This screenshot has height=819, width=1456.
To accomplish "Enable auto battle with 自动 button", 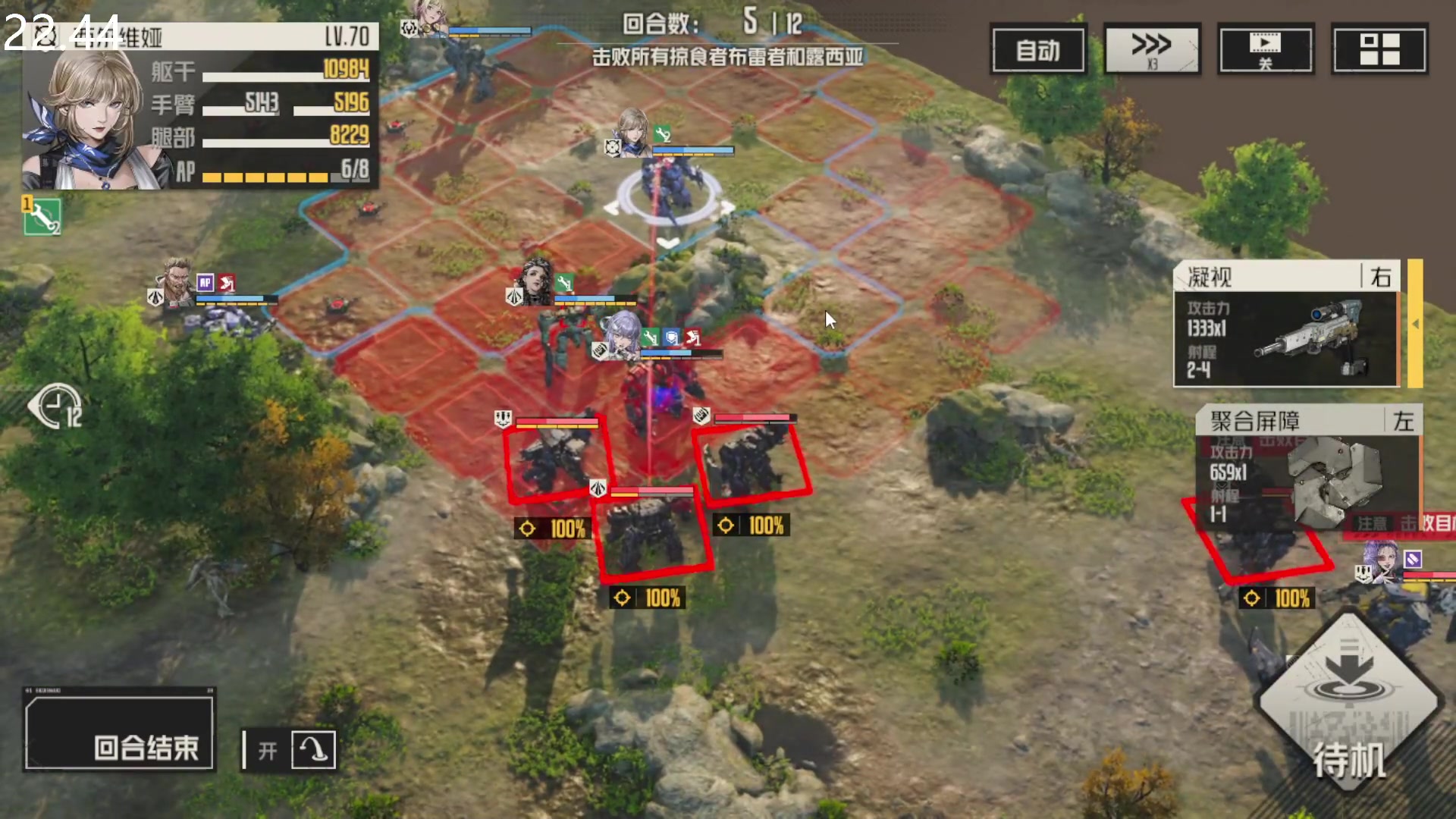I will click(x=1037, y=50).
